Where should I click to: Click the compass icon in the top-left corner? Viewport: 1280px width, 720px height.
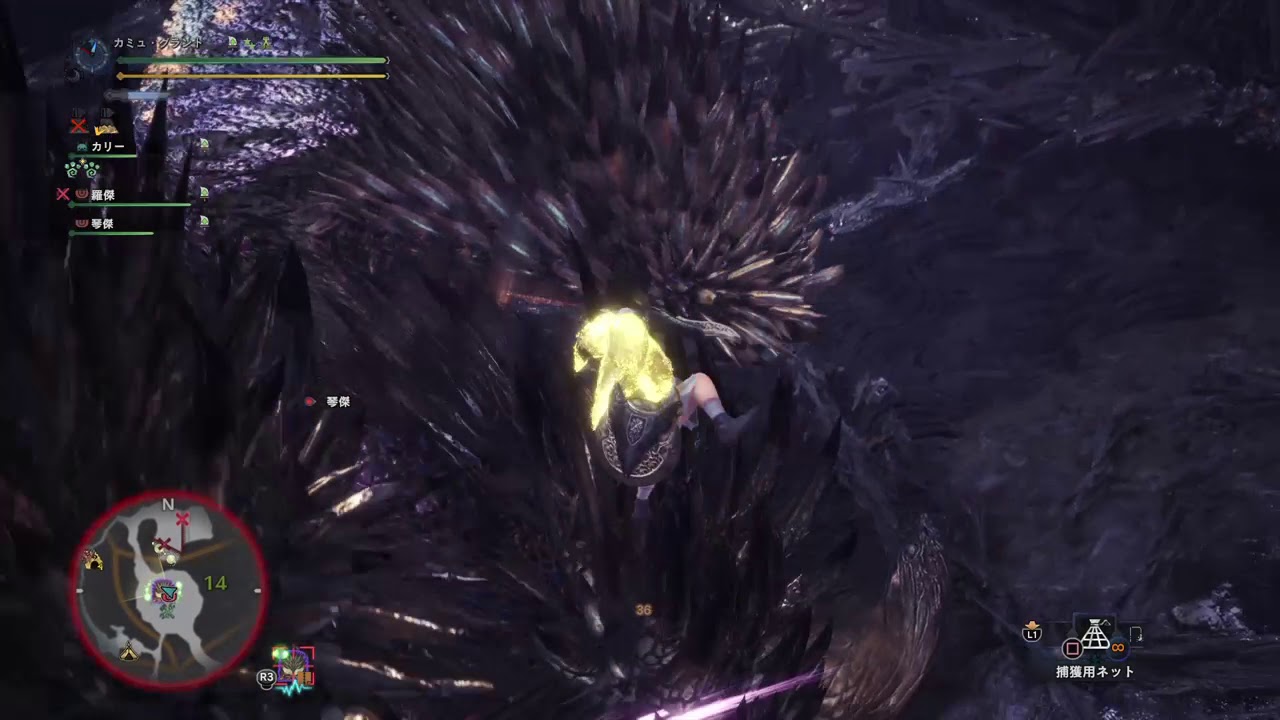(92, 55)
